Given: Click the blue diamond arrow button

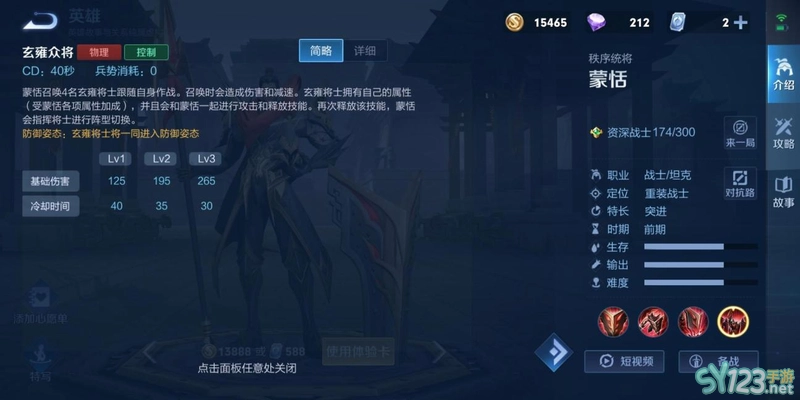Looking at the screenshot, I should tap(553, 352).
